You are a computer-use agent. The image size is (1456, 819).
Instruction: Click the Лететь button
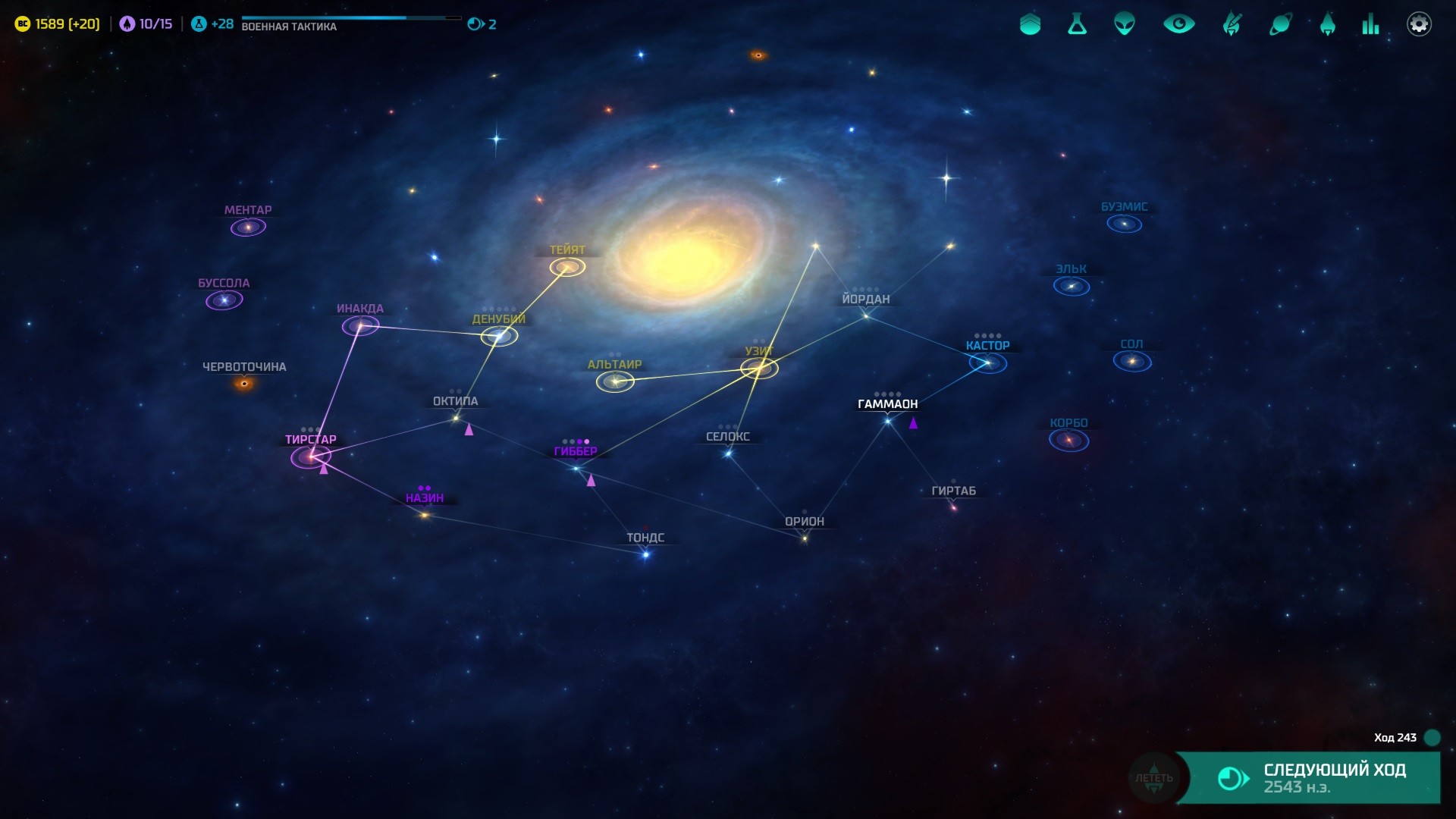pyautogui.click(x=1154, y=777)
